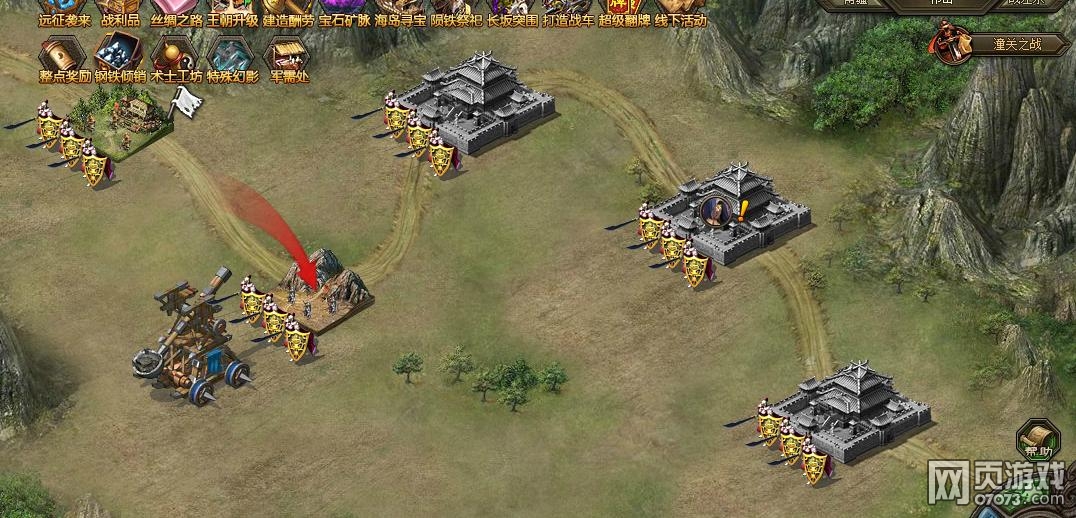Open the 长坂突围 event
Image resolution: width=1076 pixels, height=518 pixels.
point(512,10)
